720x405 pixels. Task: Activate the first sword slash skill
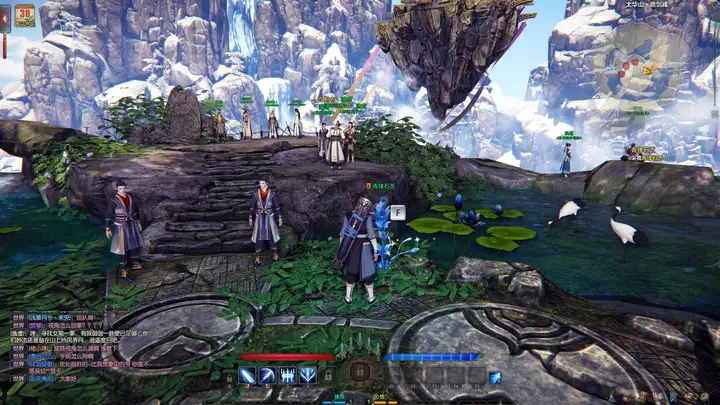coord(248,376)
